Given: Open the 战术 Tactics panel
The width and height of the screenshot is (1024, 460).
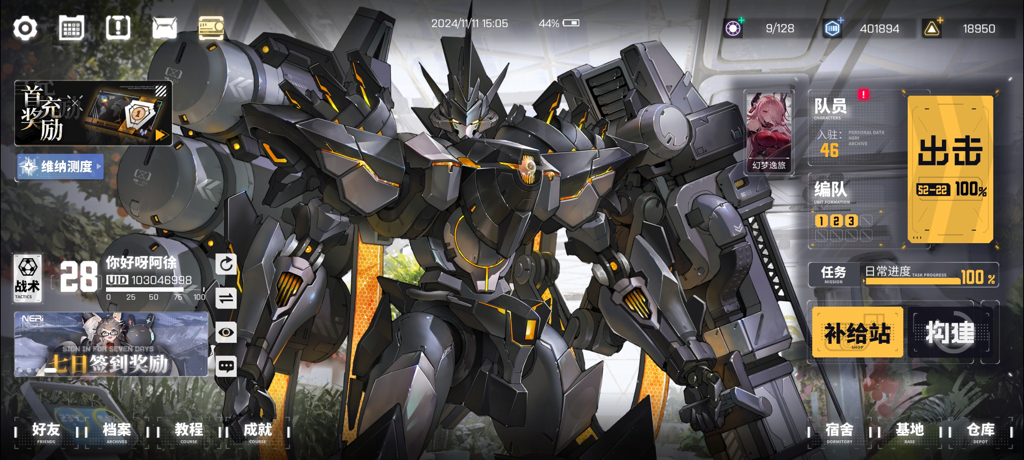Looking at the screenshot, I should [x=27, y=278].
